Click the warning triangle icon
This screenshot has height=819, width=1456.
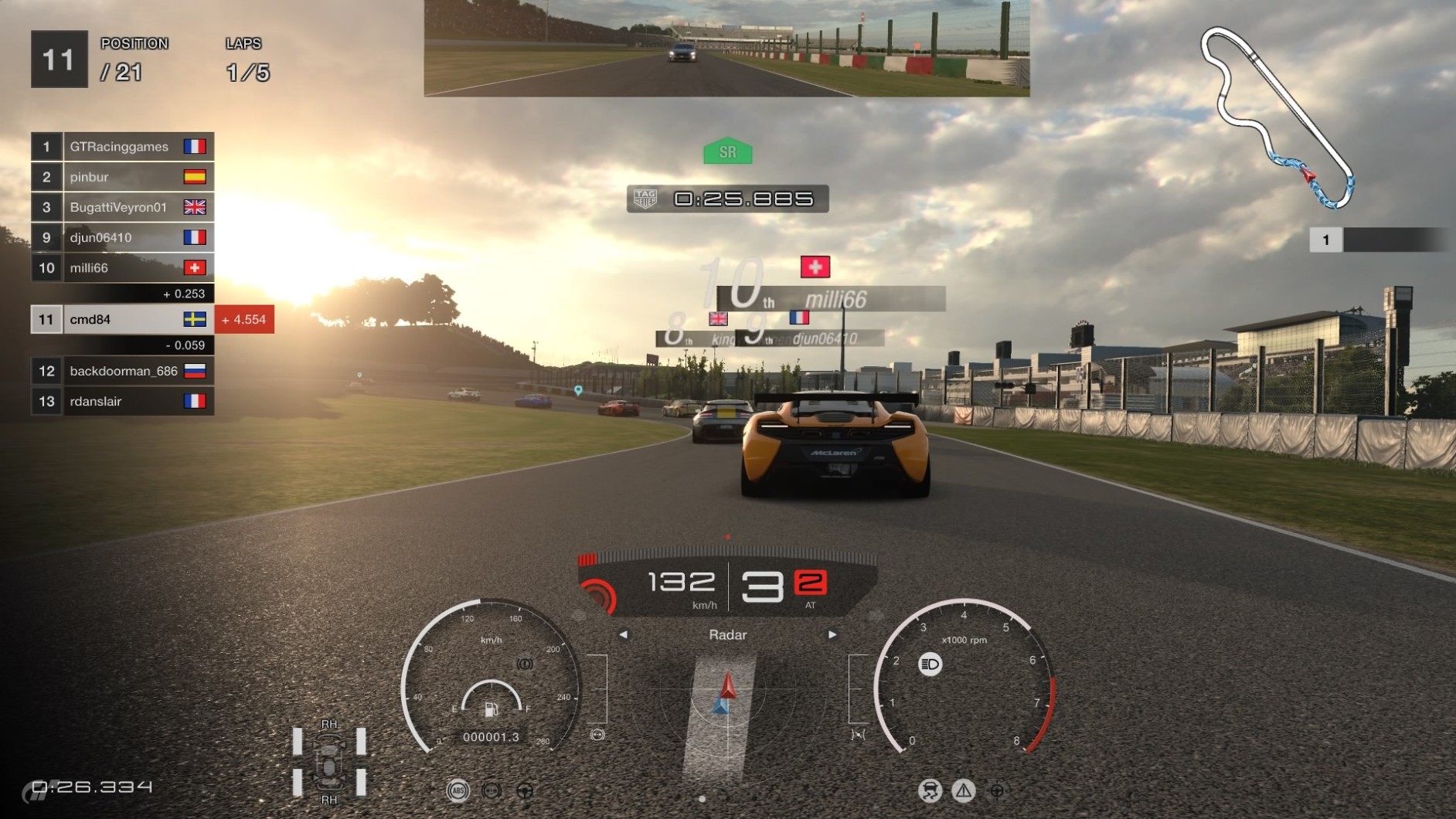click(963, 790)
